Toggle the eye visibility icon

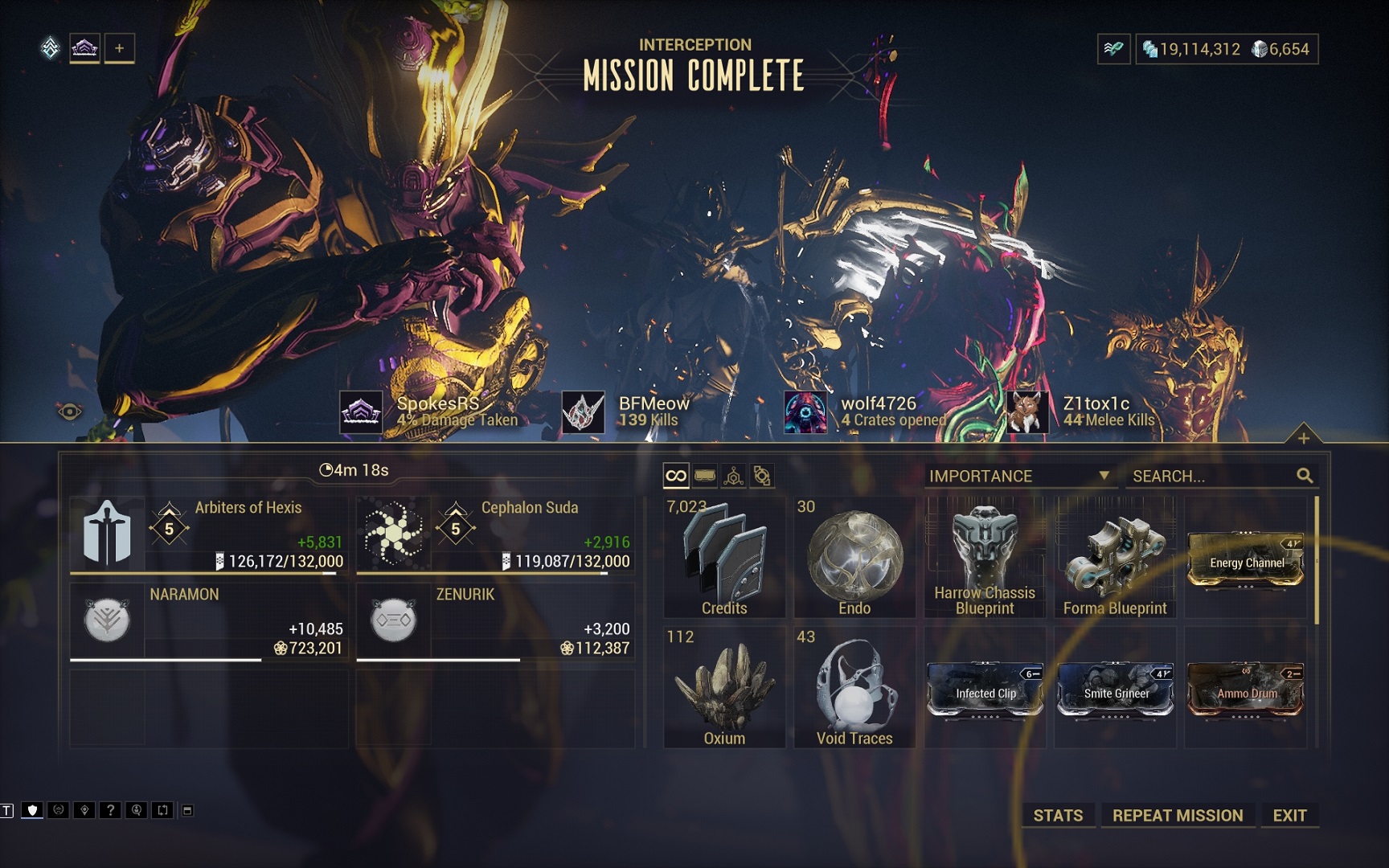[70, 412]
